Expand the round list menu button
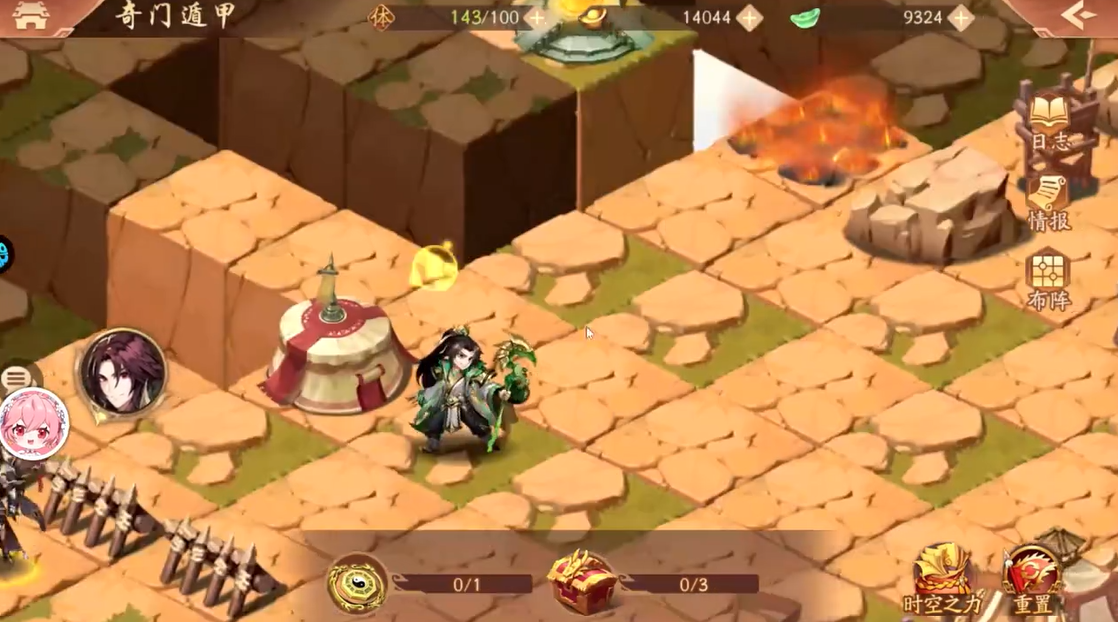The height and width of the screenshot is (622, 1118). [x=16, y=379]
